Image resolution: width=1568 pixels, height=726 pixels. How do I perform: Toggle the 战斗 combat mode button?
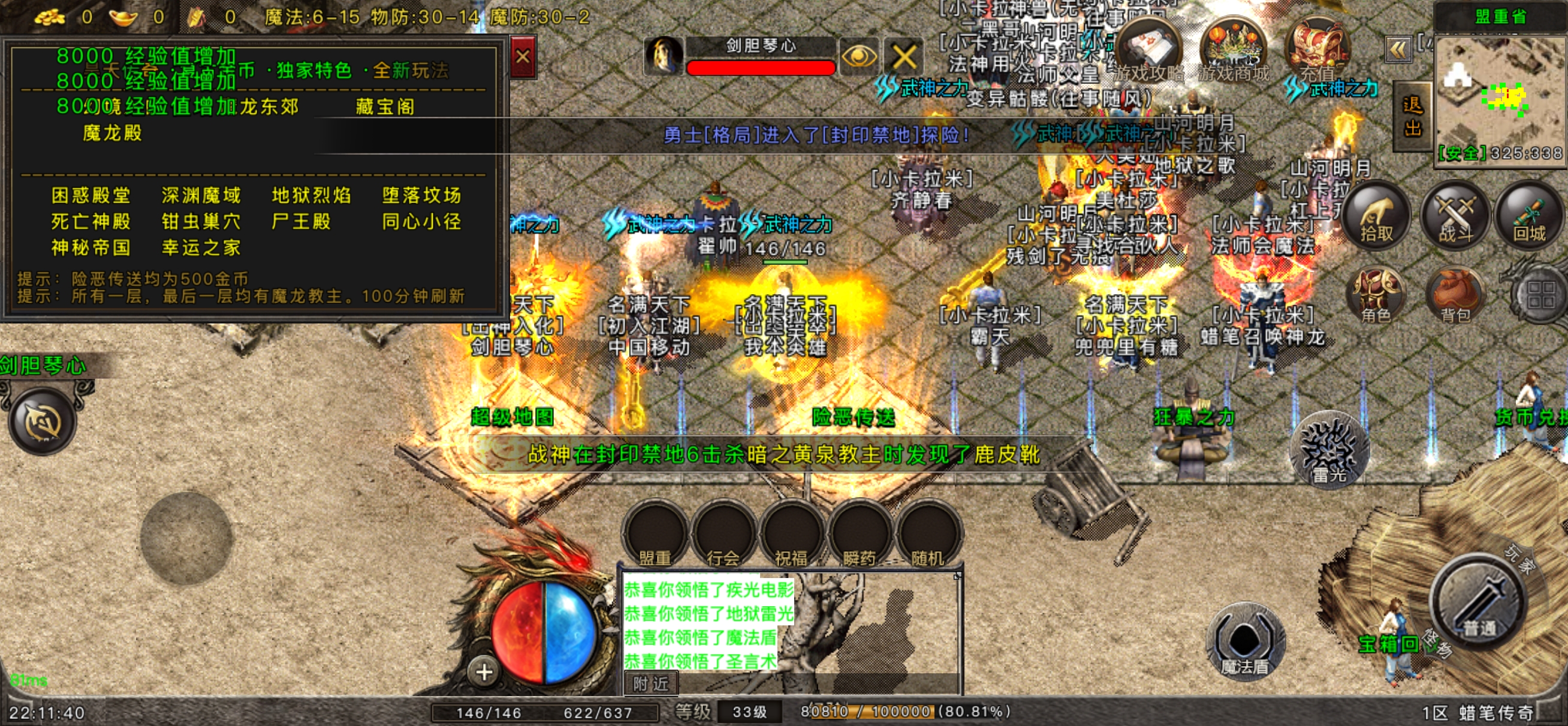pos(1455,216)
